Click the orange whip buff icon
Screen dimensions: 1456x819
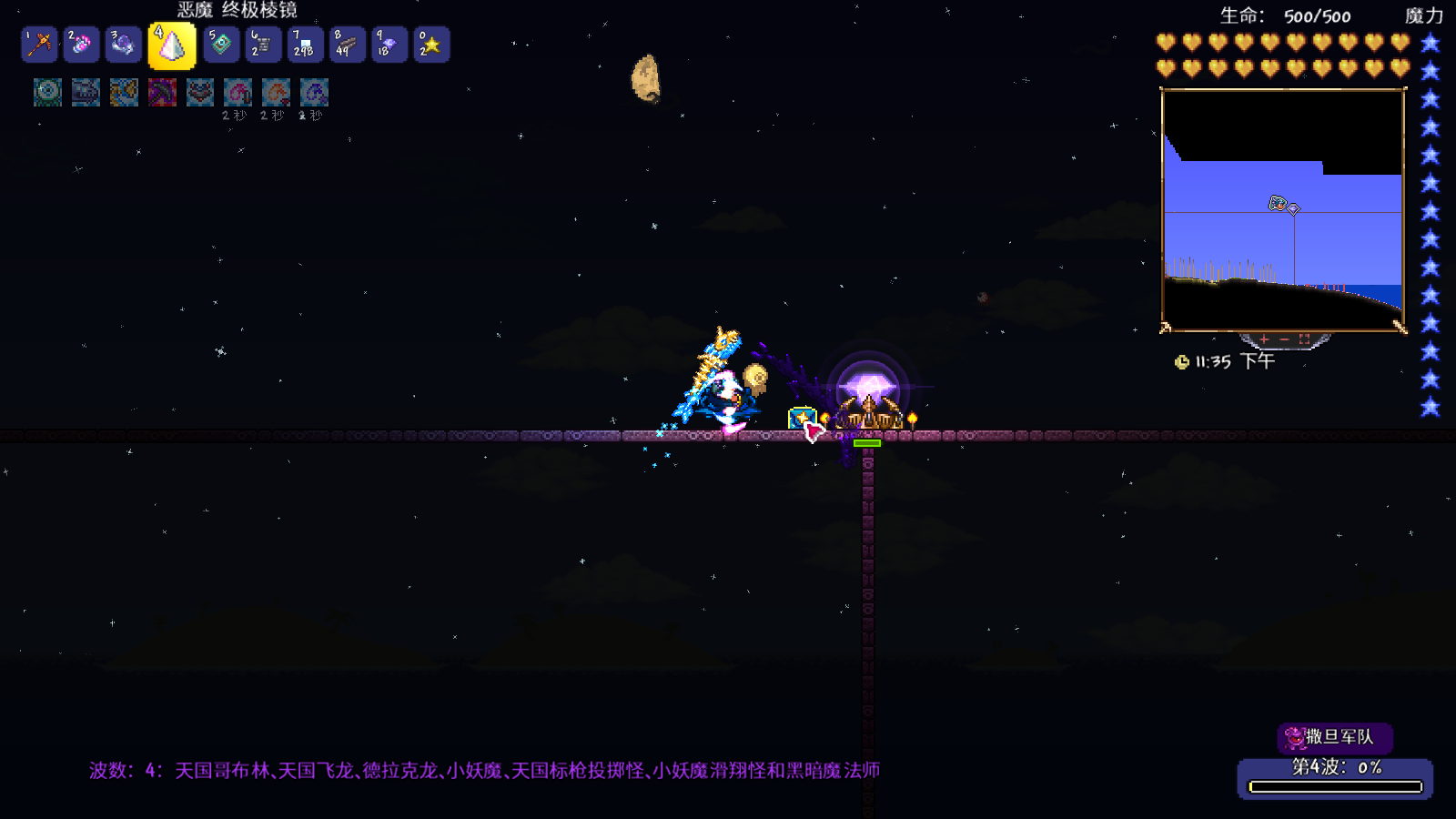[x=276, y=92]
